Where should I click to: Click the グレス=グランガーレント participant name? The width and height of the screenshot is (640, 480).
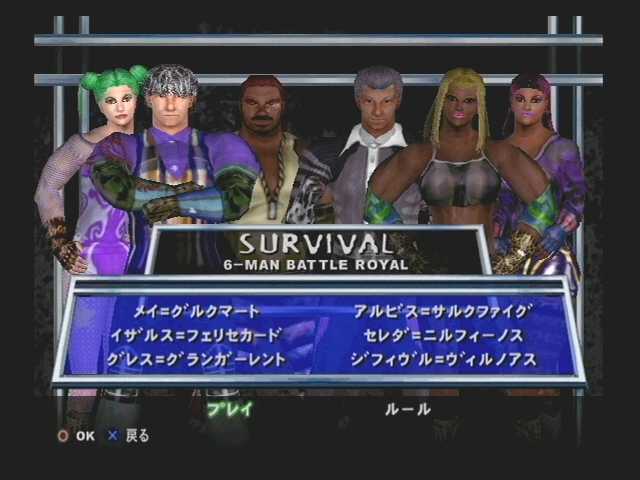pos(210,358)
